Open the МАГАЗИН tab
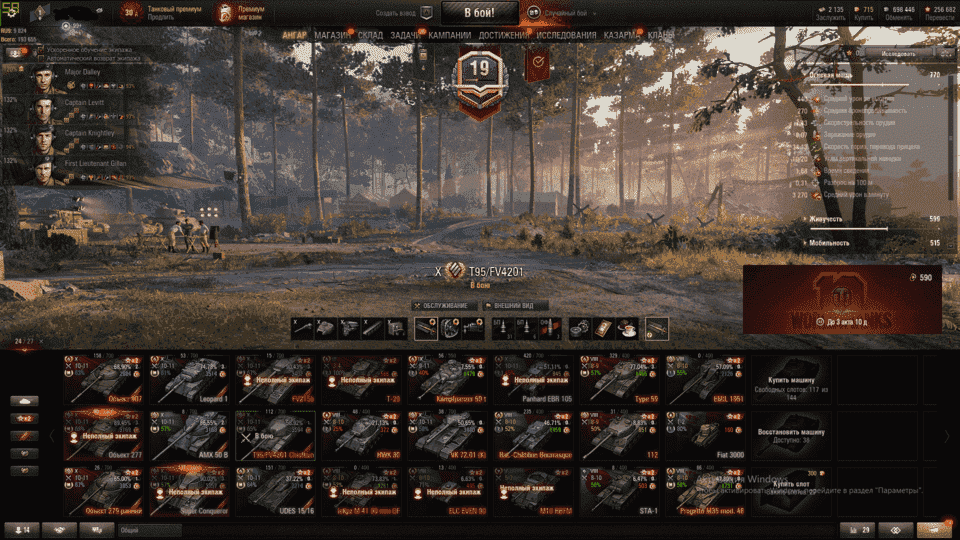Viewport: 960px width, 540px height. (x=331, y=35)
